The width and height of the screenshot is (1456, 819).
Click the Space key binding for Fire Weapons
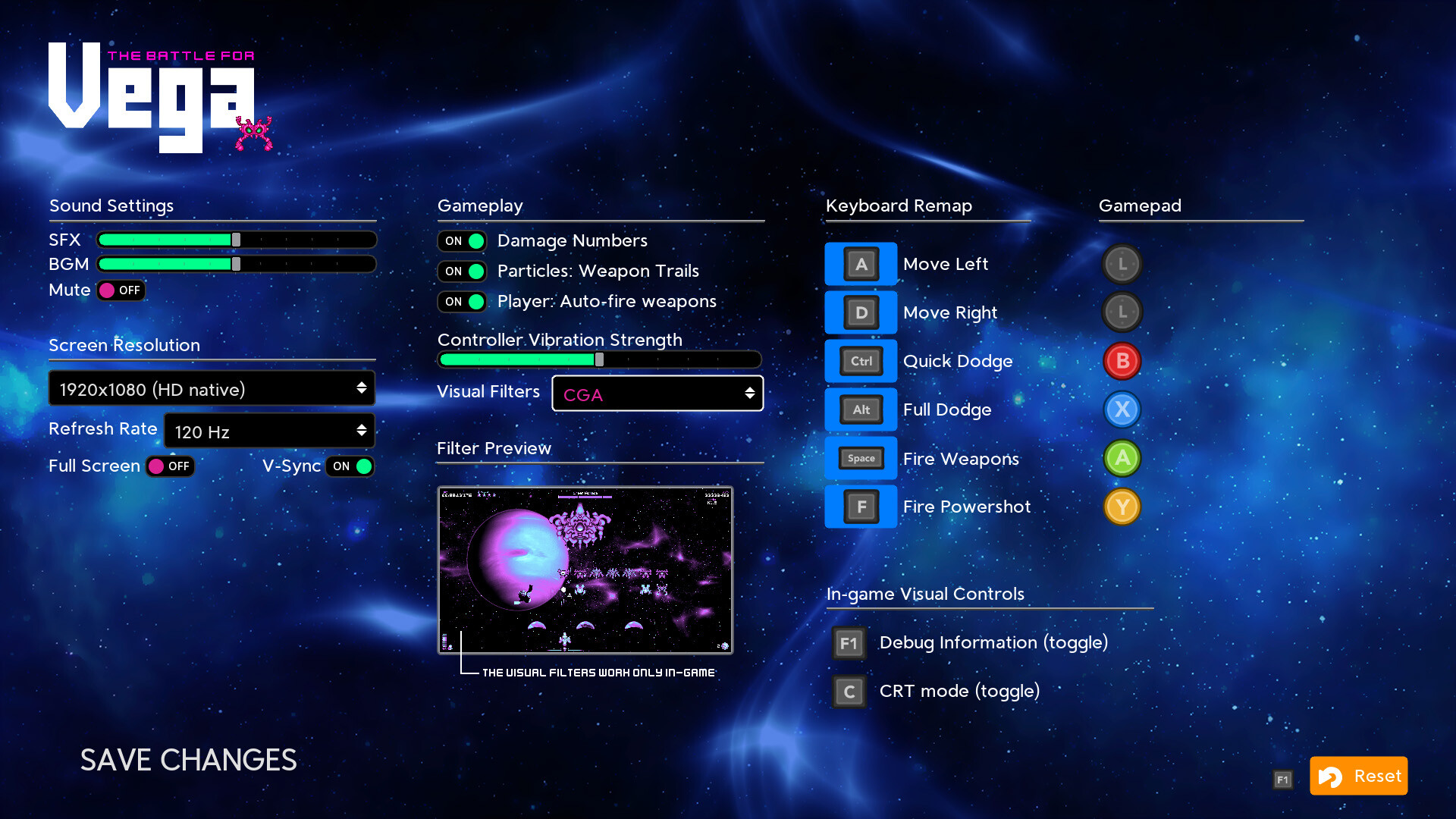coord(860,458)
